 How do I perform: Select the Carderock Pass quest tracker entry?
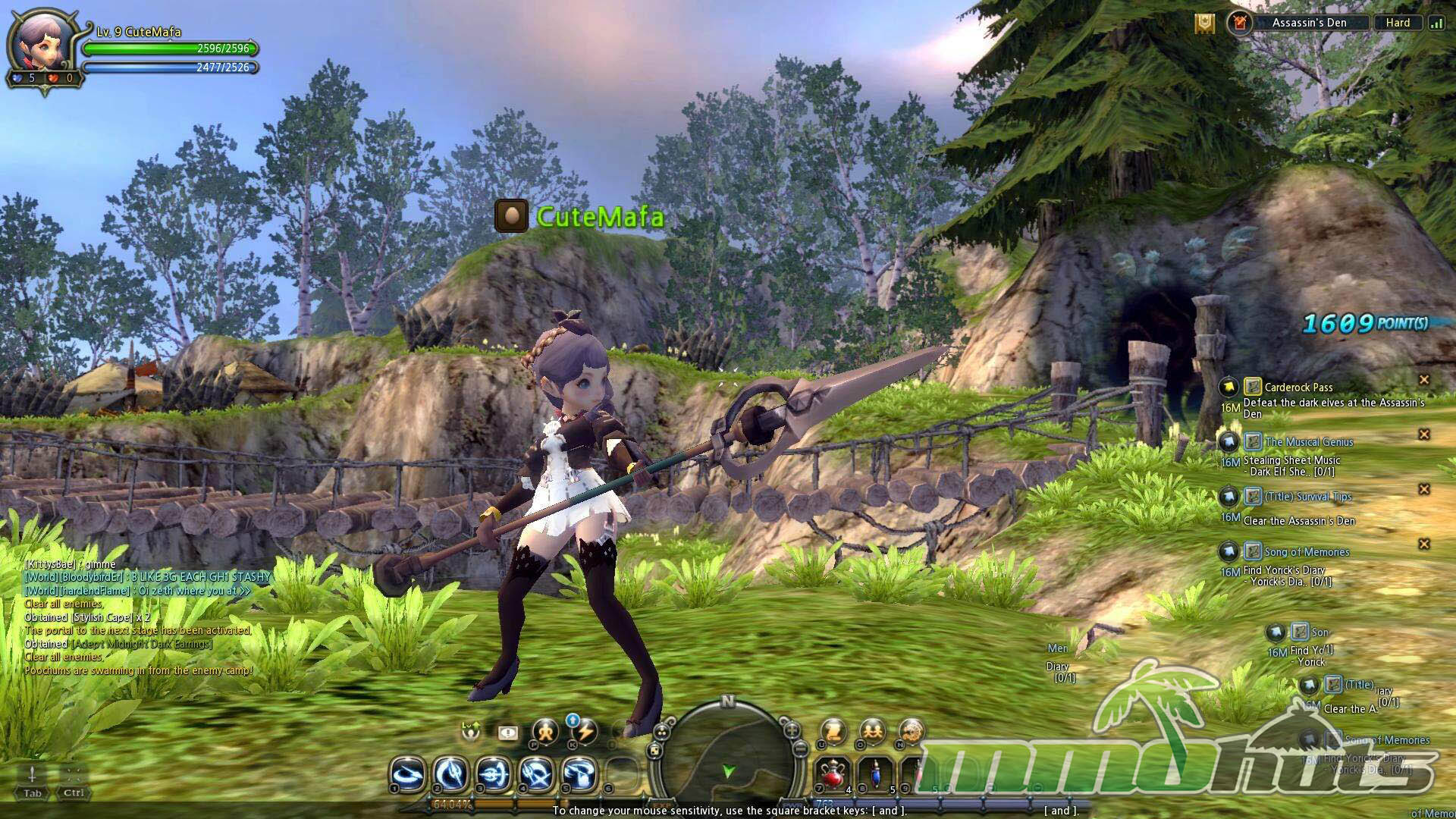point(1298,388)
